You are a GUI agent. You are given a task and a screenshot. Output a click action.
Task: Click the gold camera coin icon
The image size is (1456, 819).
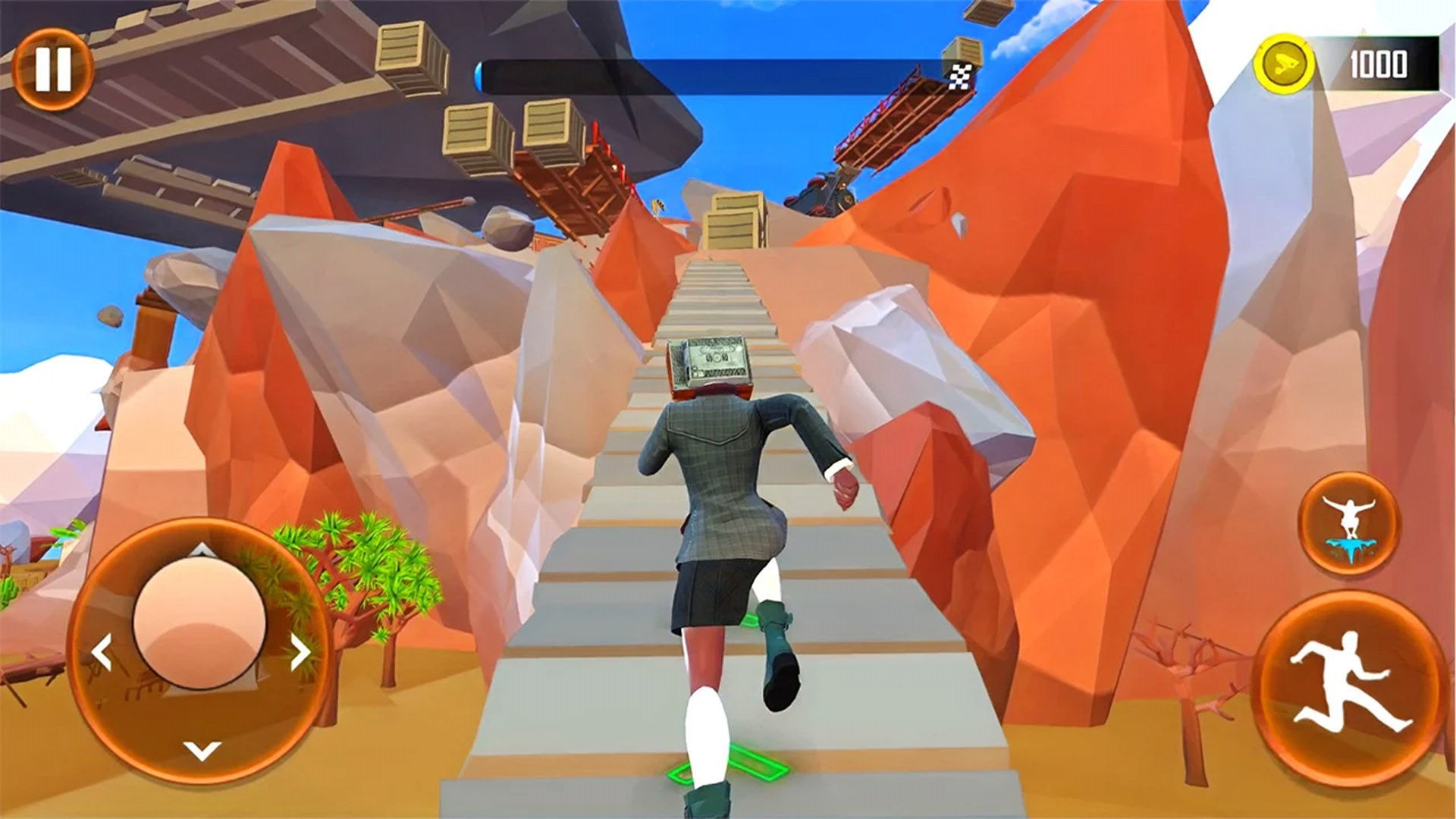pos(1283,63)
